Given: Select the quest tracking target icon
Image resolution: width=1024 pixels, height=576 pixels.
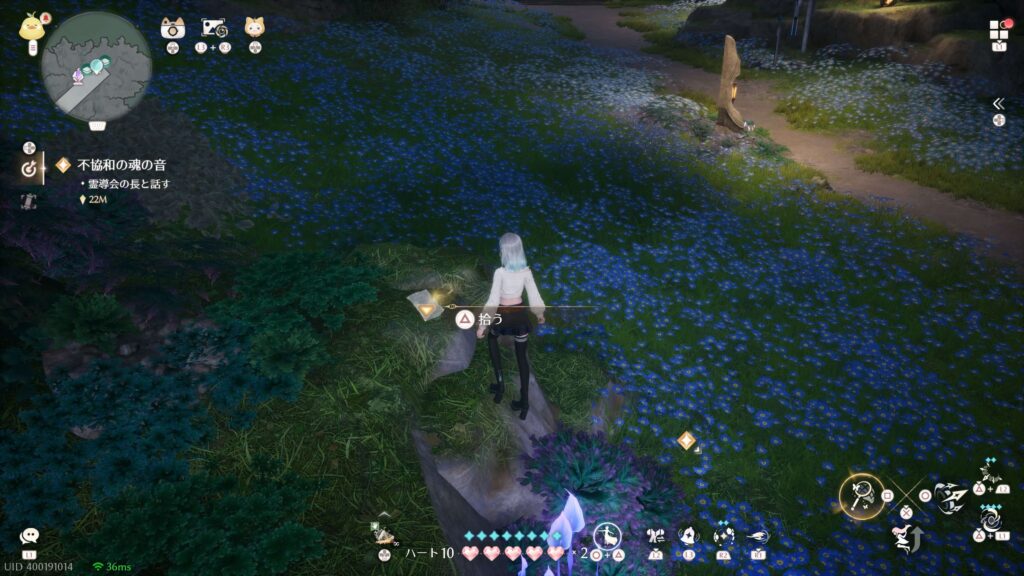Looking at the screenshot, I should tap(30, 170).
